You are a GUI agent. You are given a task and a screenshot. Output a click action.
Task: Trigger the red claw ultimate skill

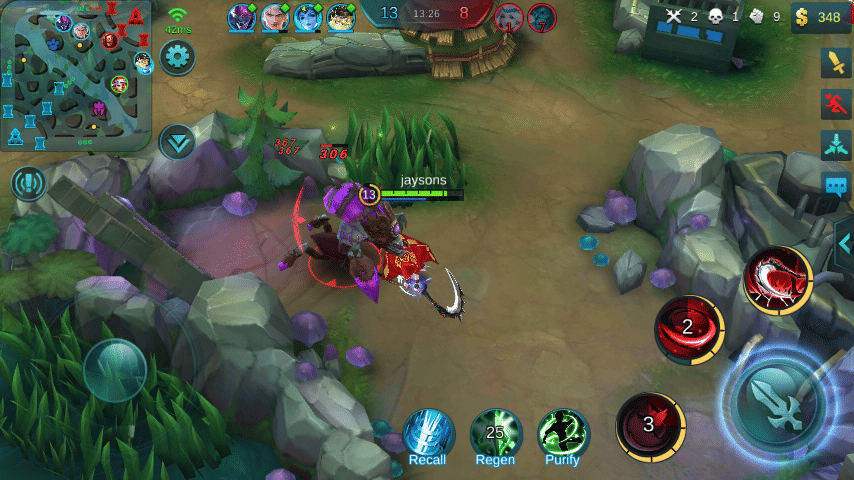pos(776,279)
